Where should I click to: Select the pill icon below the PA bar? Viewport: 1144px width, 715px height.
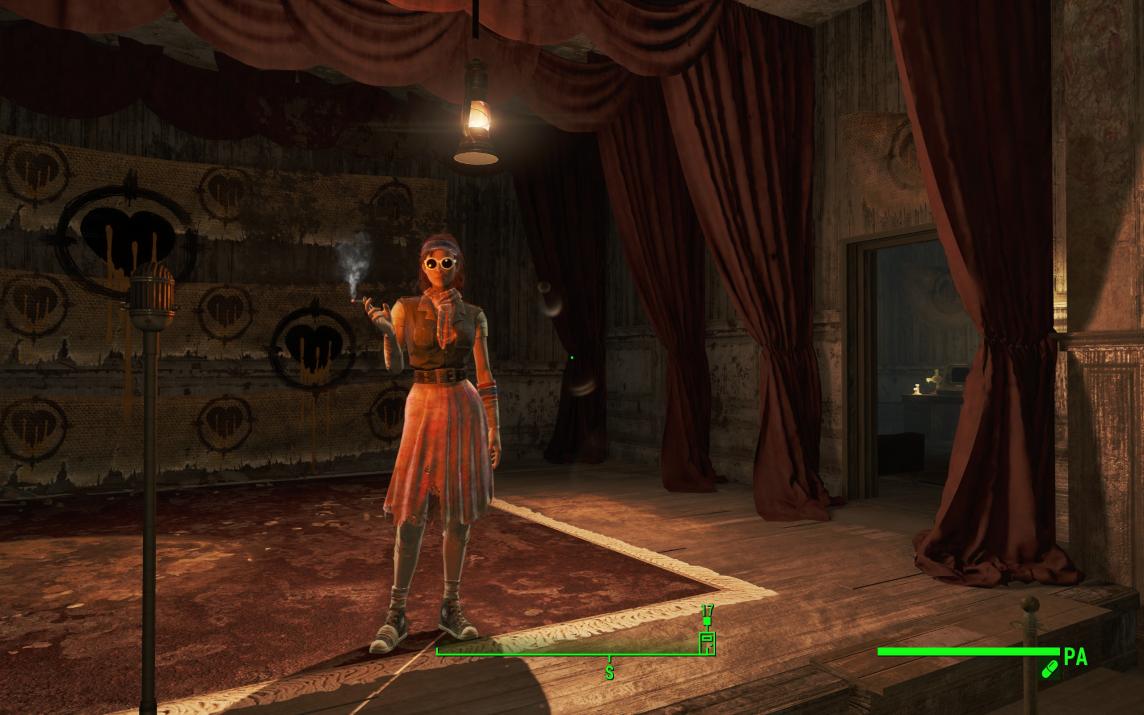tap(1049, 669)
